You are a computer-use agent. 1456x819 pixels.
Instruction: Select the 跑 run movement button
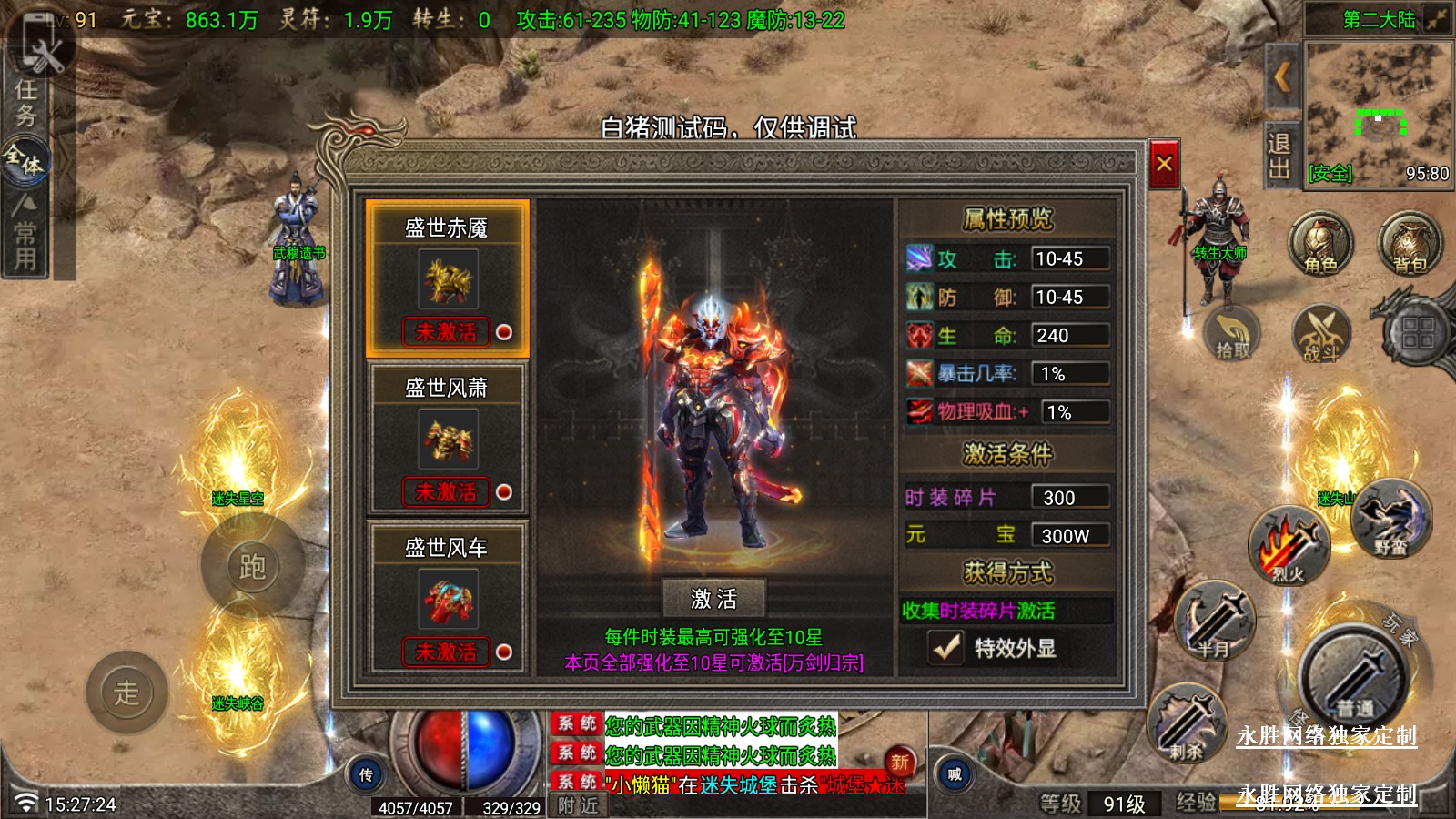252,567
